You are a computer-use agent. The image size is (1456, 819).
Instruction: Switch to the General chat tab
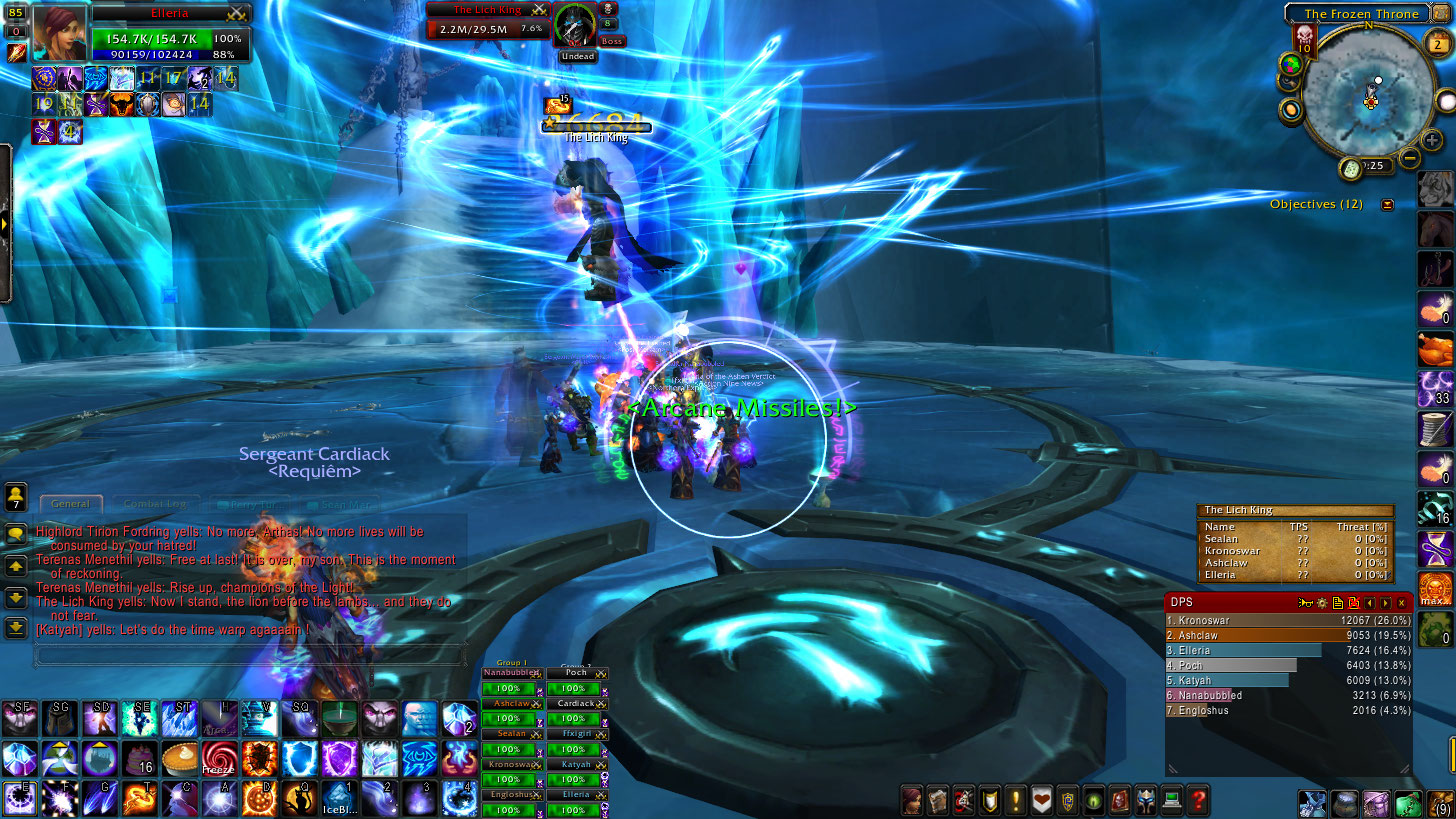[x=70, y=504]
